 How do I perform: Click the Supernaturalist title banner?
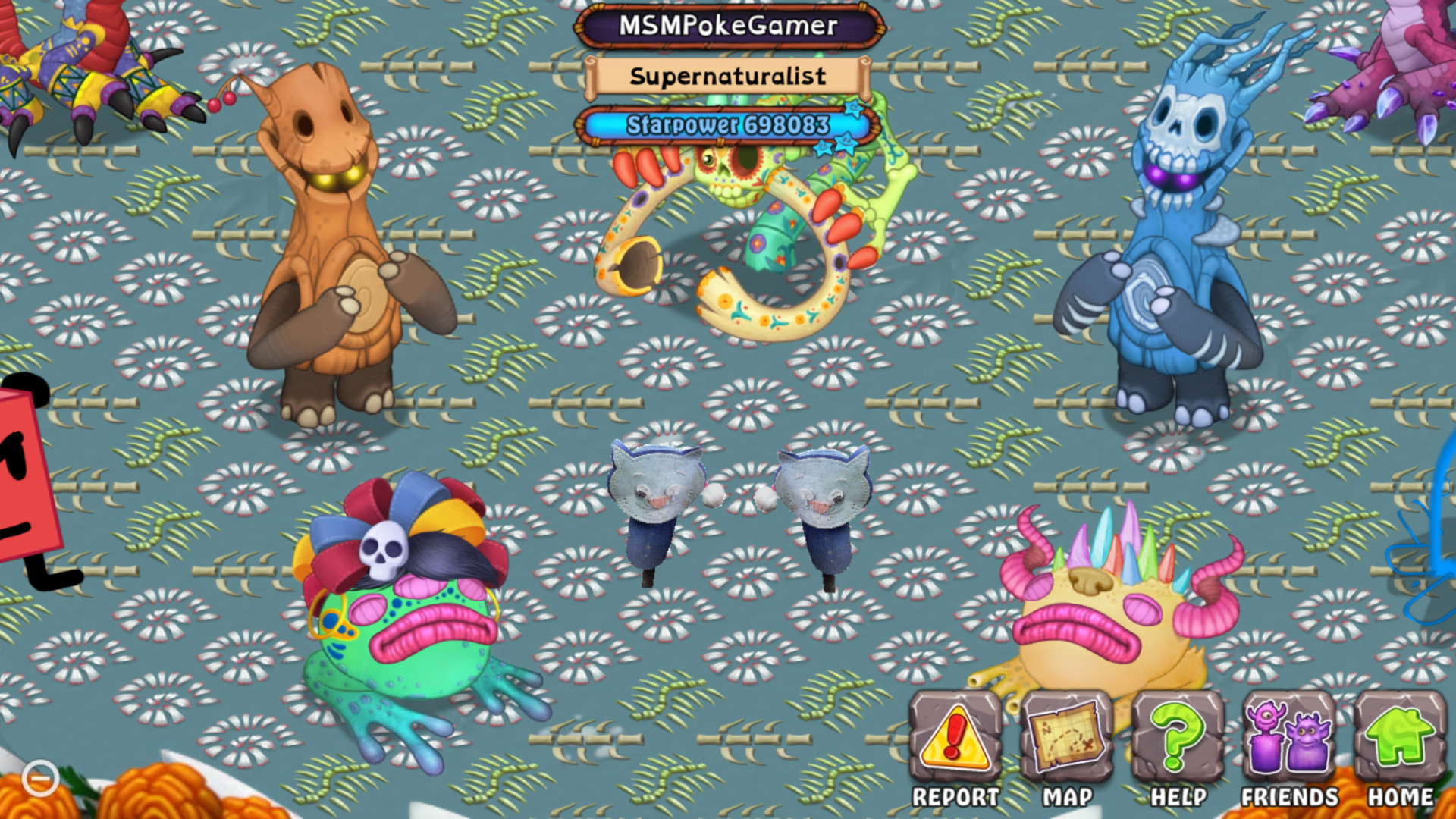click(727, 75)
